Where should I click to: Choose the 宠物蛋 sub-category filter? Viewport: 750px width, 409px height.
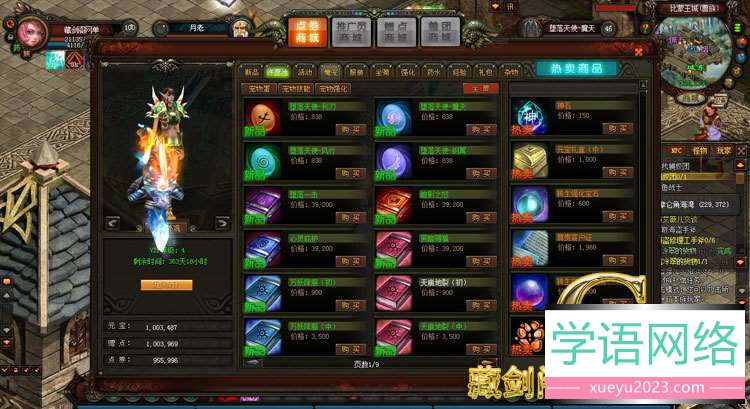260,88
